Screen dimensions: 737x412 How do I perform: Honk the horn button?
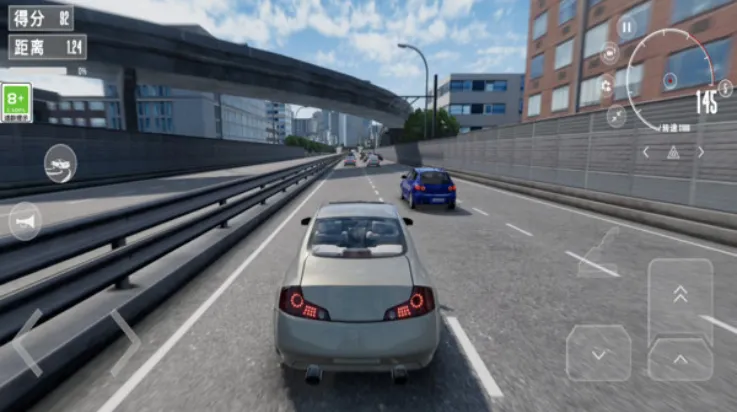pyautogui.click(x=25, y=221)
